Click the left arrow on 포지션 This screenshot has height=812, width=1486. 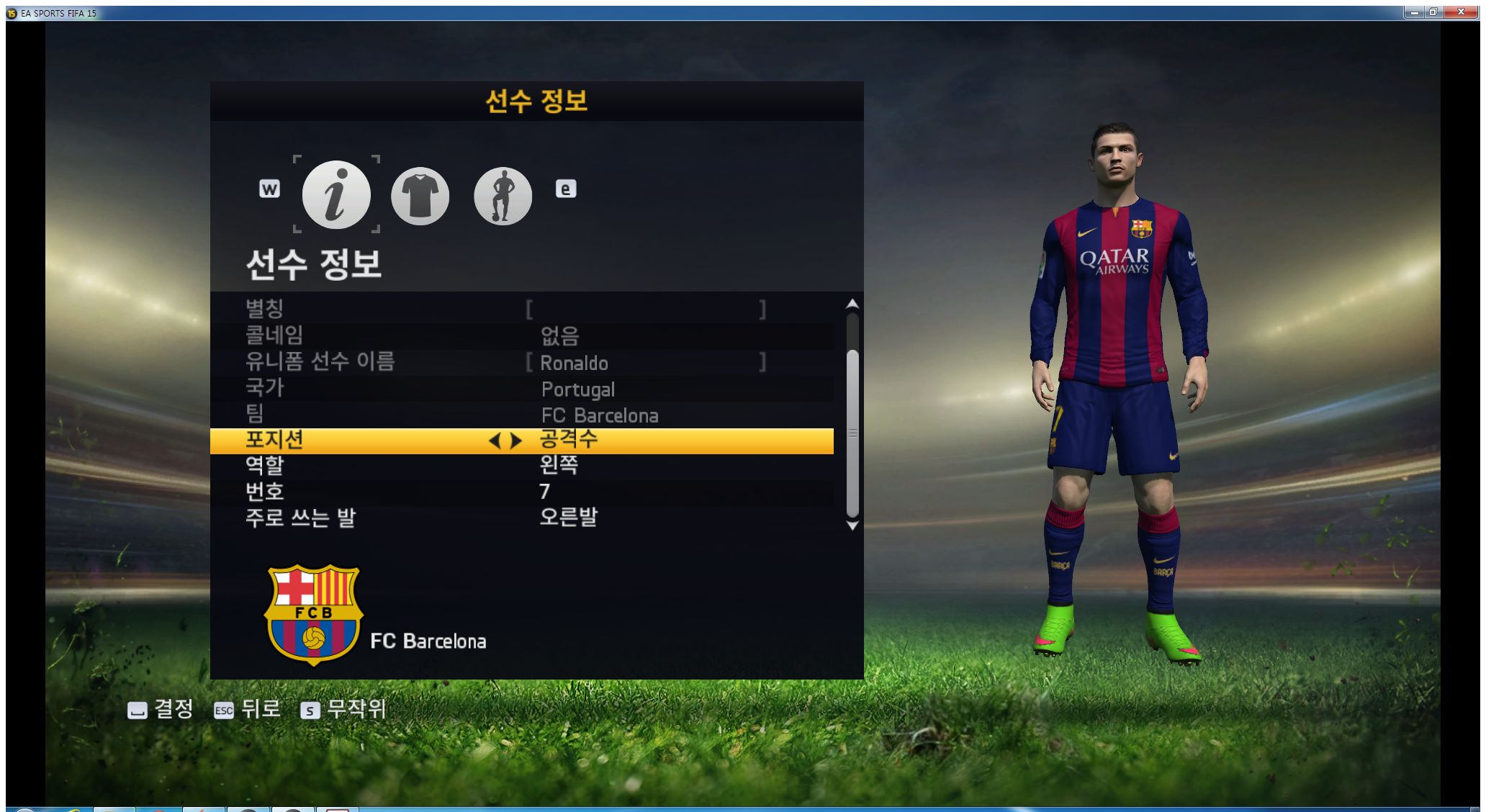(x=494, y=441)
